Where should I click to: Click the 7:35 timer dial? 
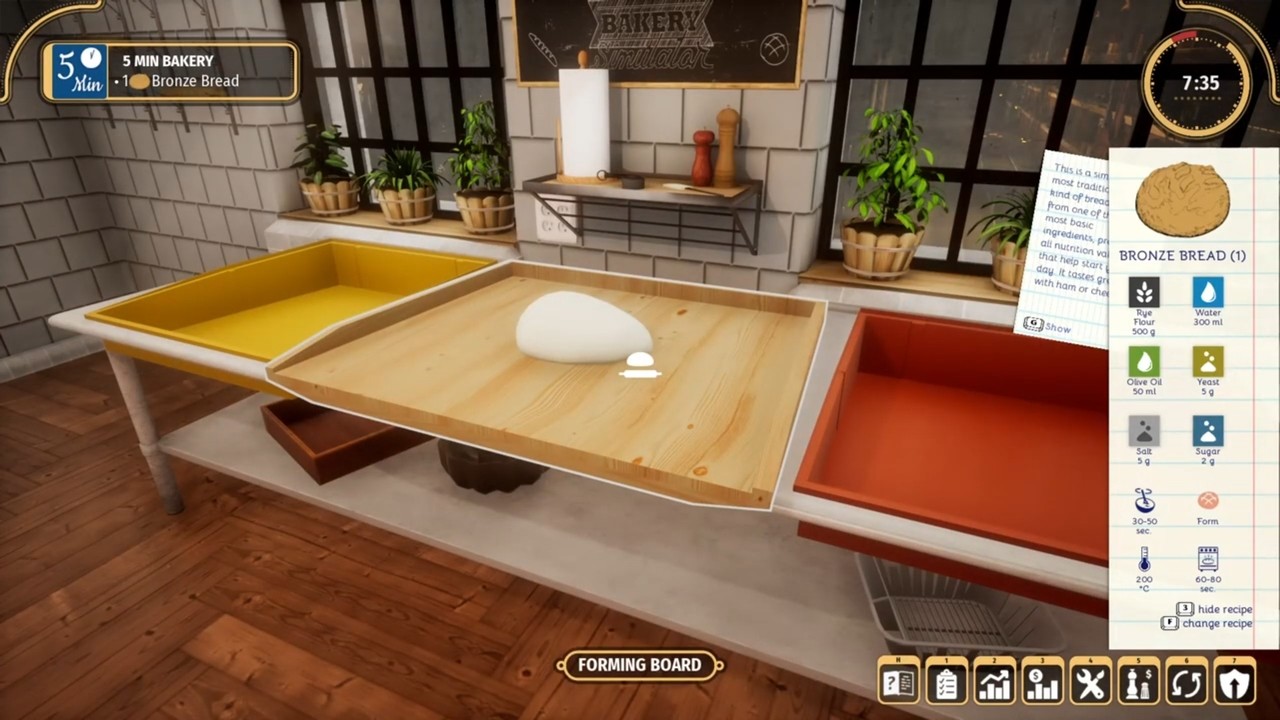point(1197,84)
